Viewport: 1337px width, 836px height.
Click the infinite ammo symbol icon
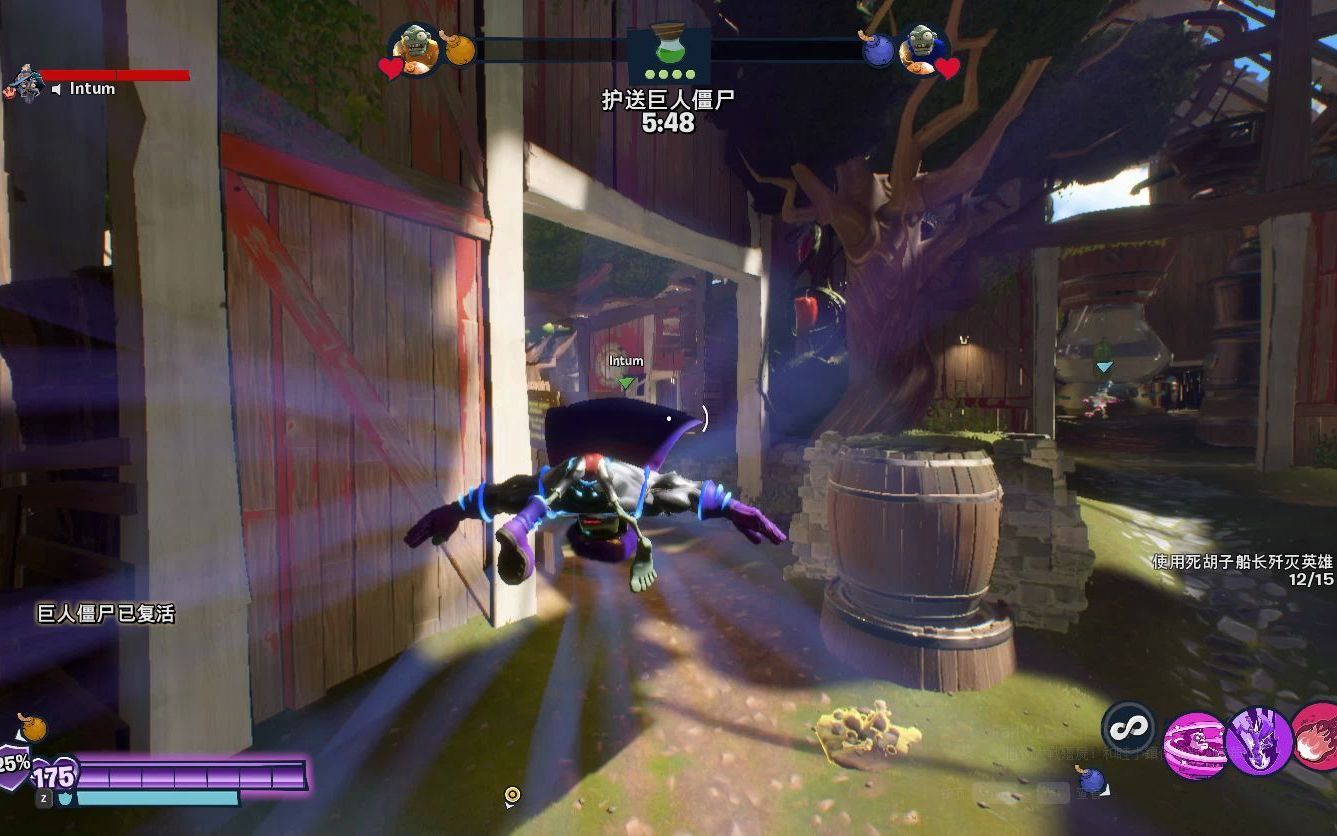1129,727
